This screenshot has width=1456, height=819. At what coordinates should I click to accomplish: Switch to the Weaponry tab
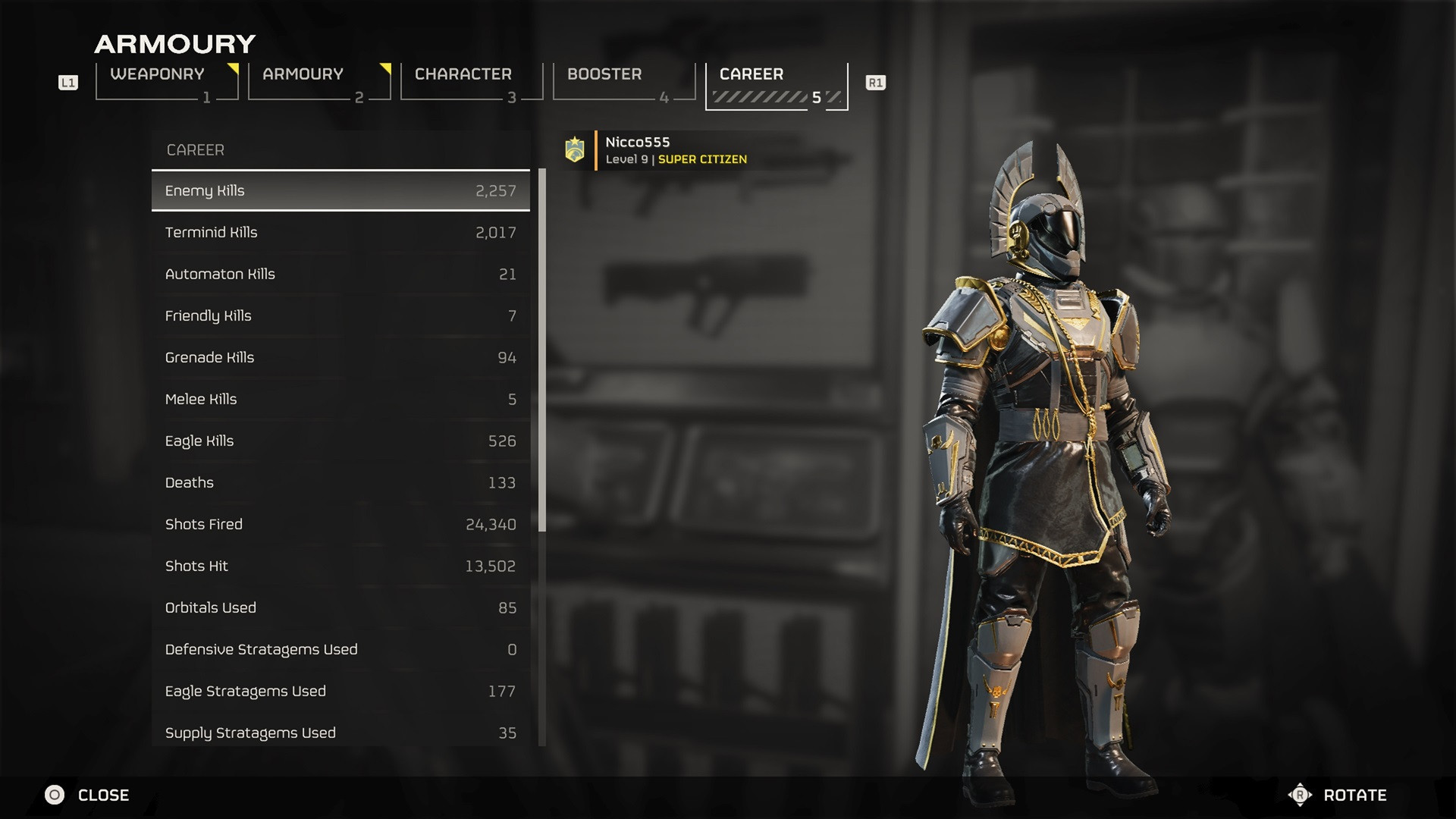pos(166,81)
